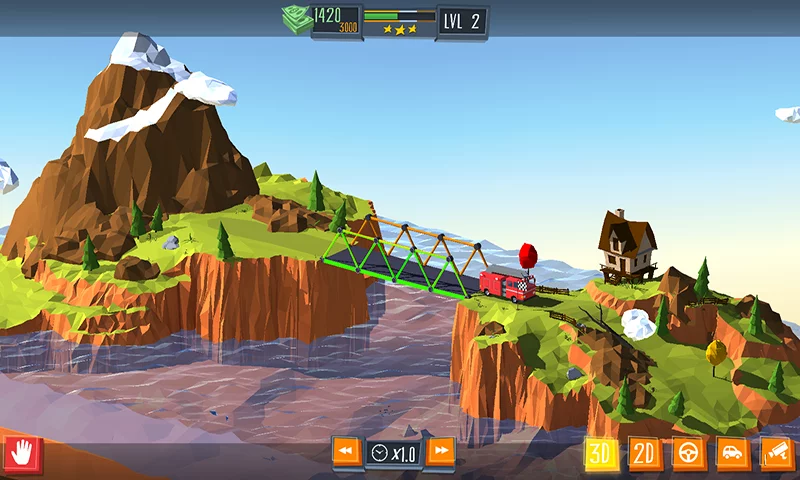Switch to the 2D view
The width and height of the screenshot is (800, 480).
[645, 455]
